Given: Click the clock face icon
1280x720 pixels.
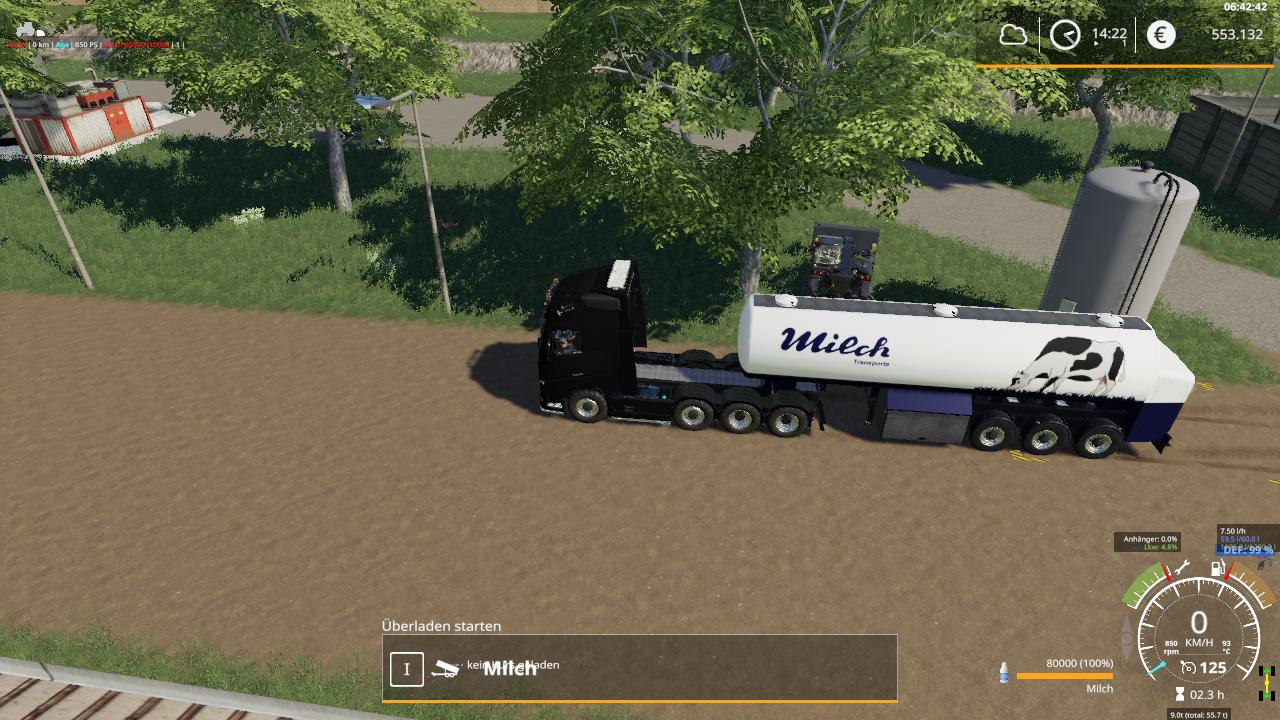Looking at the screenshot, I should point(1063,36).
